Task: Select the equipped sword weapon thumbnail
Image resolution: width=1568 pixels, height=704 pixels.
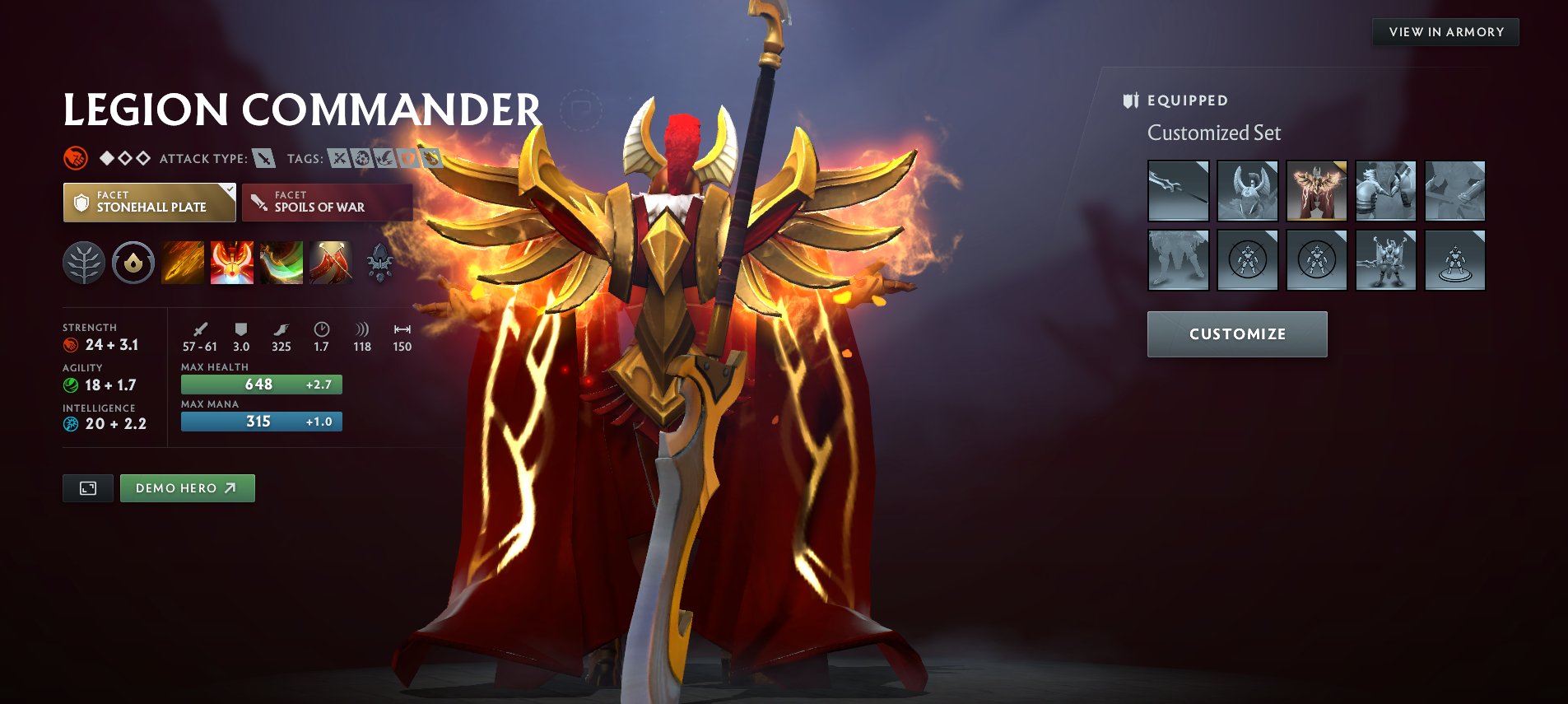Action: (x=1178, y=191)
